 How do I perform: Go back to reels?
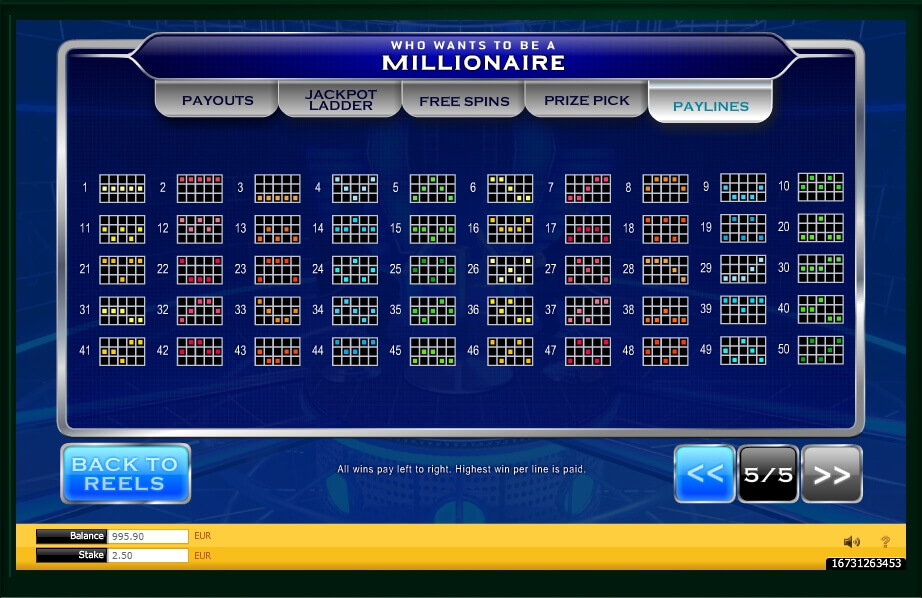[x=125, y=473]
